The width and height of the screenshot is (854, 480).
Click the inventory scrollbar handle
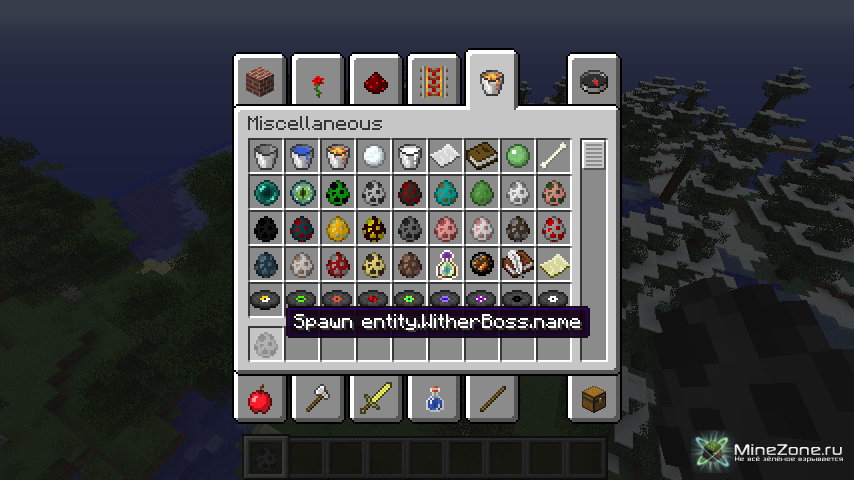pos(594,155)
